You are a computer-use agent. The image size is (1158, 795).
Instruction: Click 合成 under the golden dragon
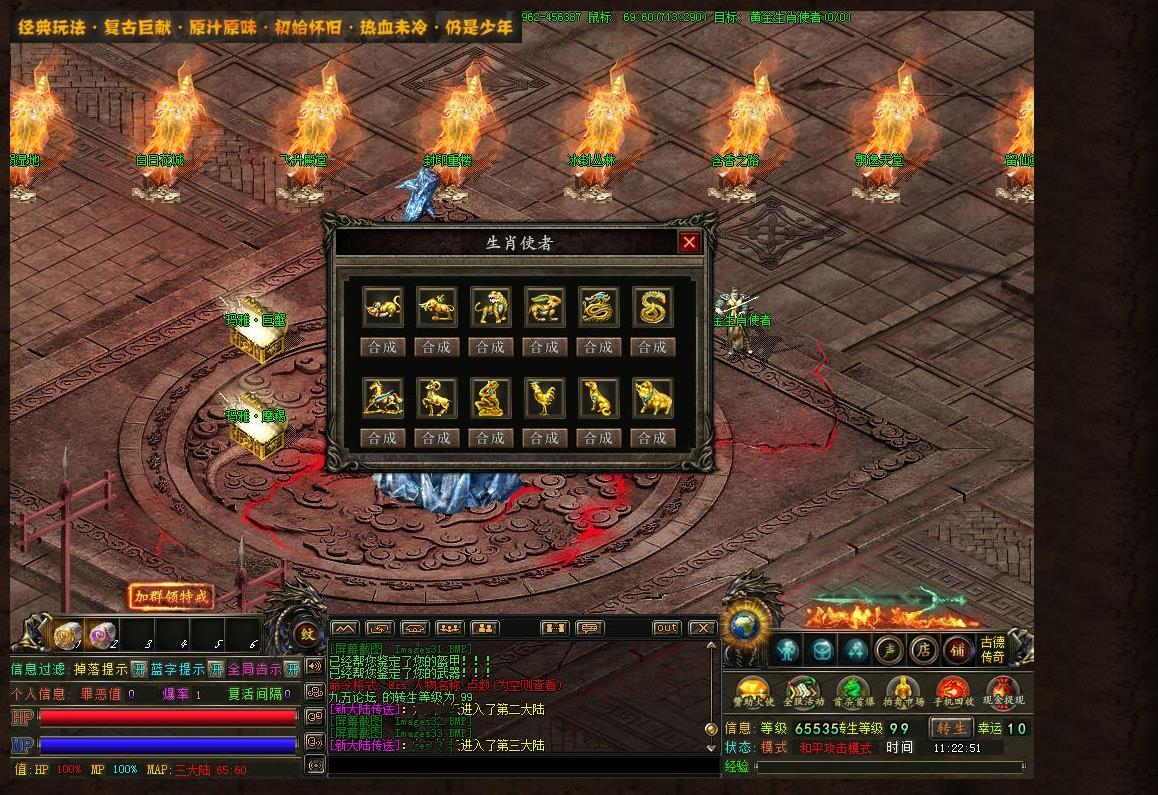(x=598, y=347)
